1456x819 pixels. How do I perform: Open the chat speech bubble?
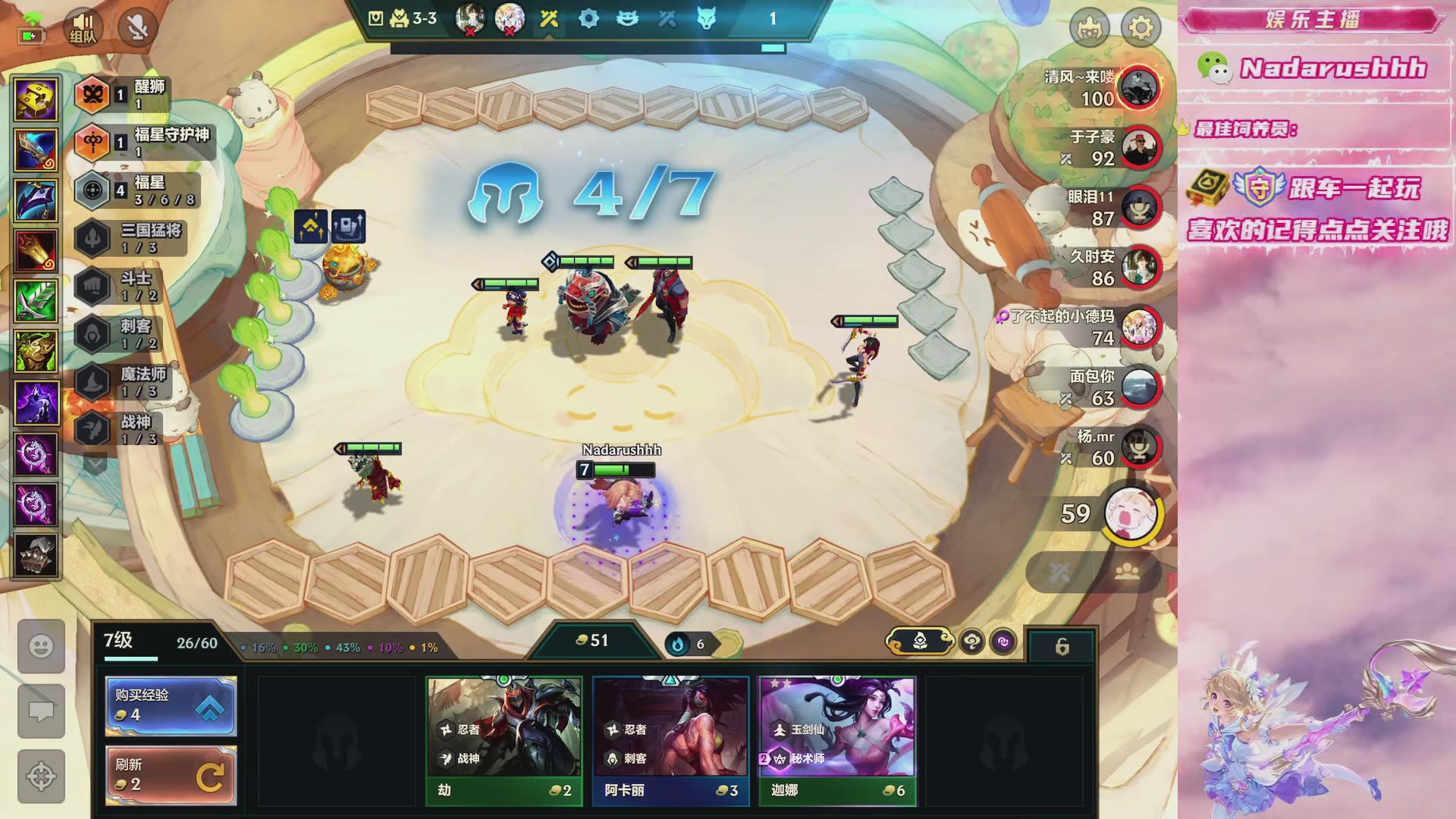(41, 711)
